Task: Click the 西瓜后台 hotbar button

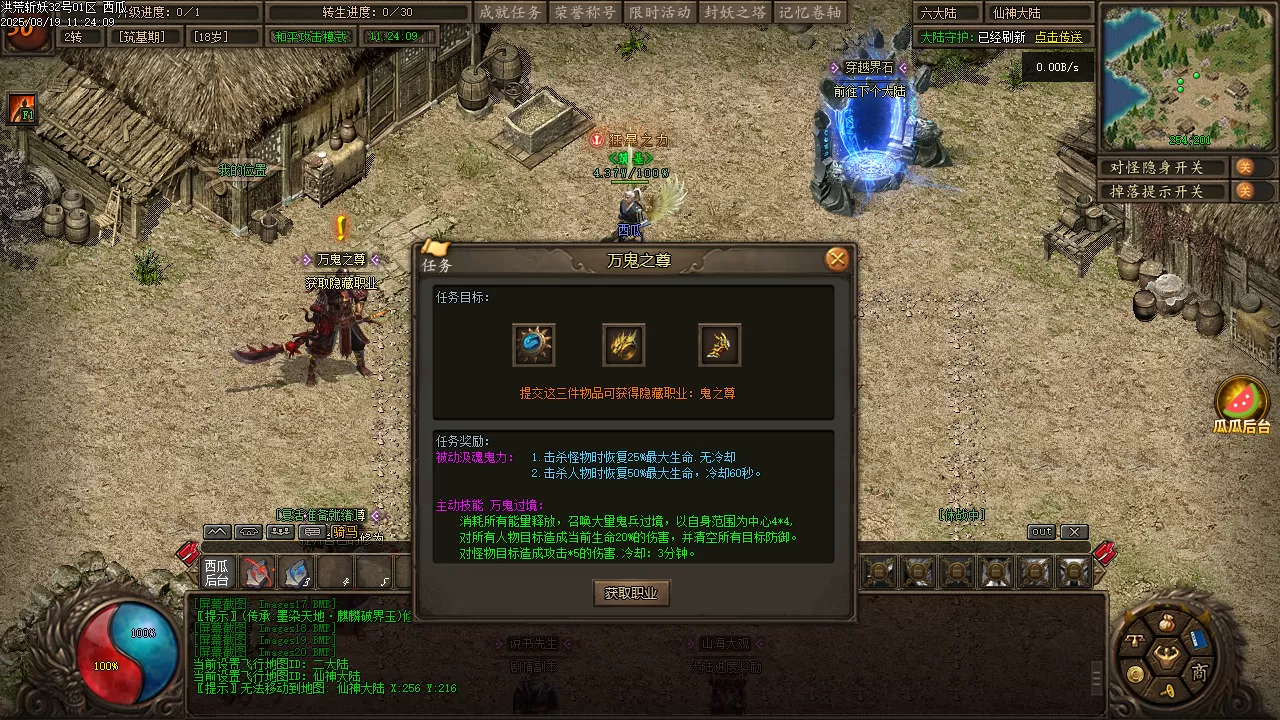Action: pos(217,573)
